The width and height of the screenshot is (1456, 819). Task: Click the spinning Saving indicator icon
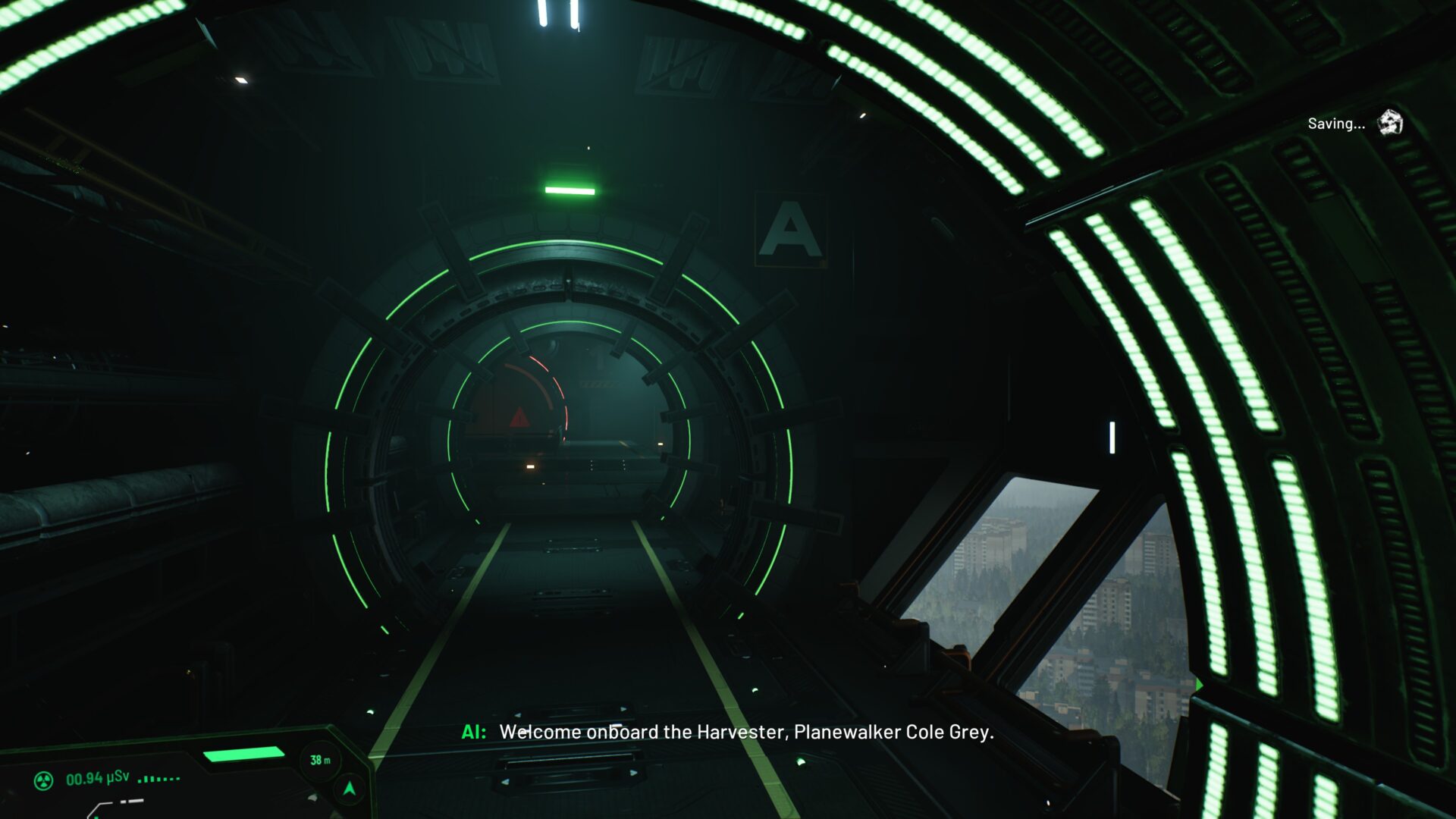(x=1390, y=122)
